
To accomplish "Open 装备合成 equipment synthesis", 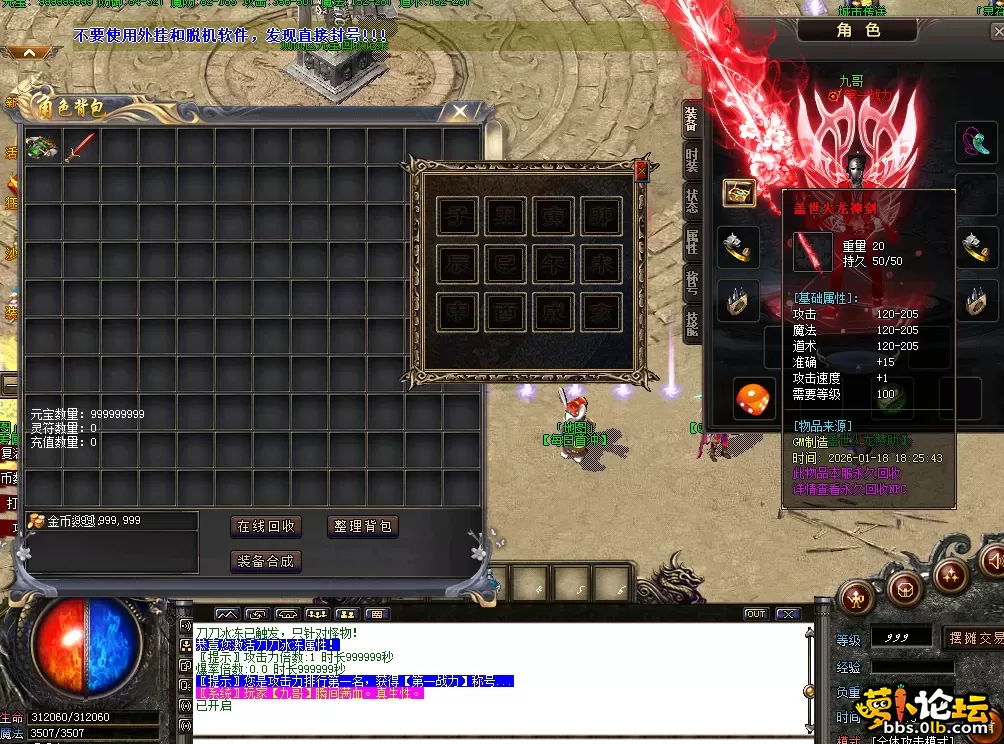I will point(265,561).
